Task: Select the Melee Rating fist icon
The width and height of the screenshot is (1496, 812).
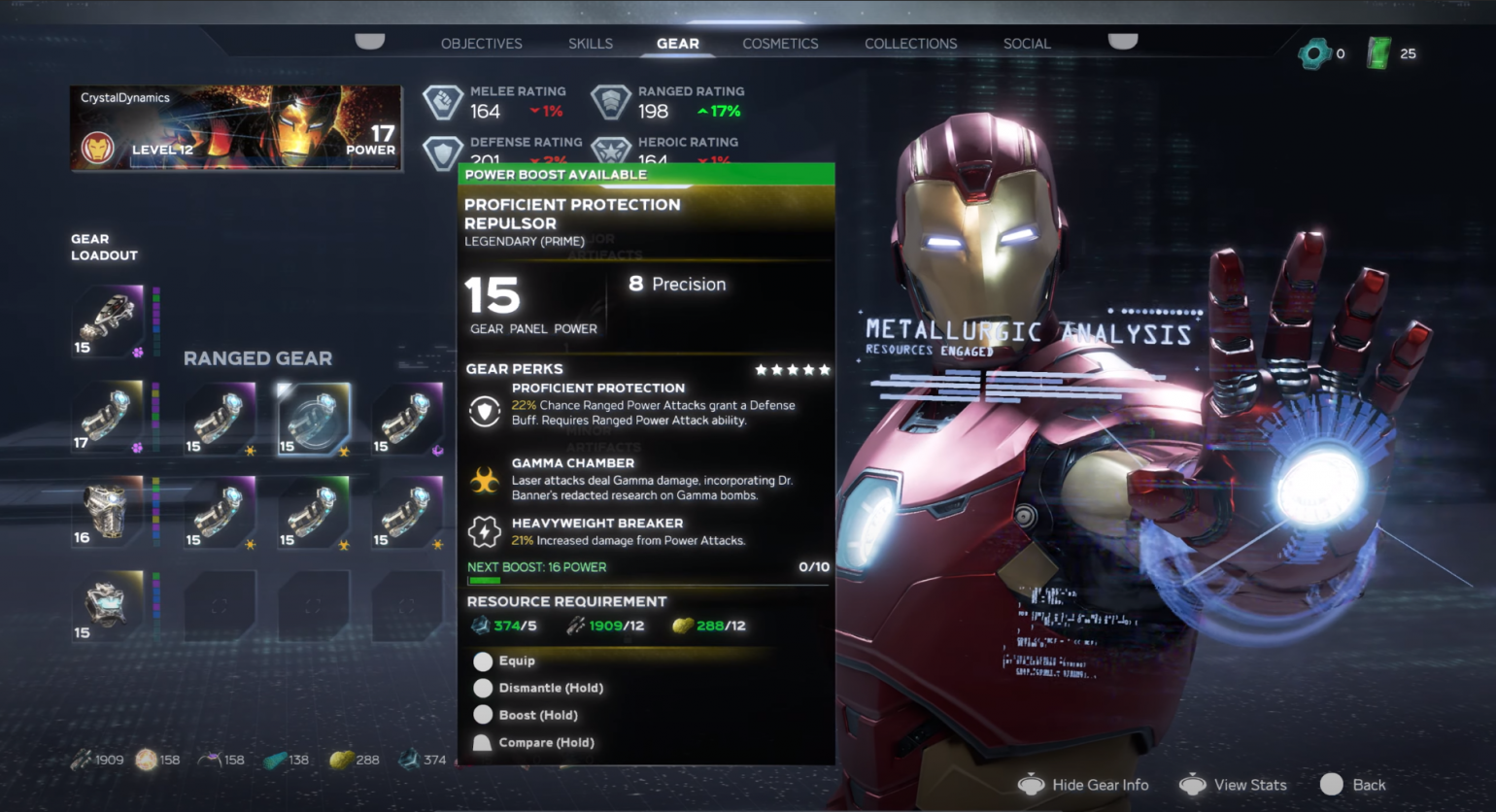Action: [x=443, y=101]
